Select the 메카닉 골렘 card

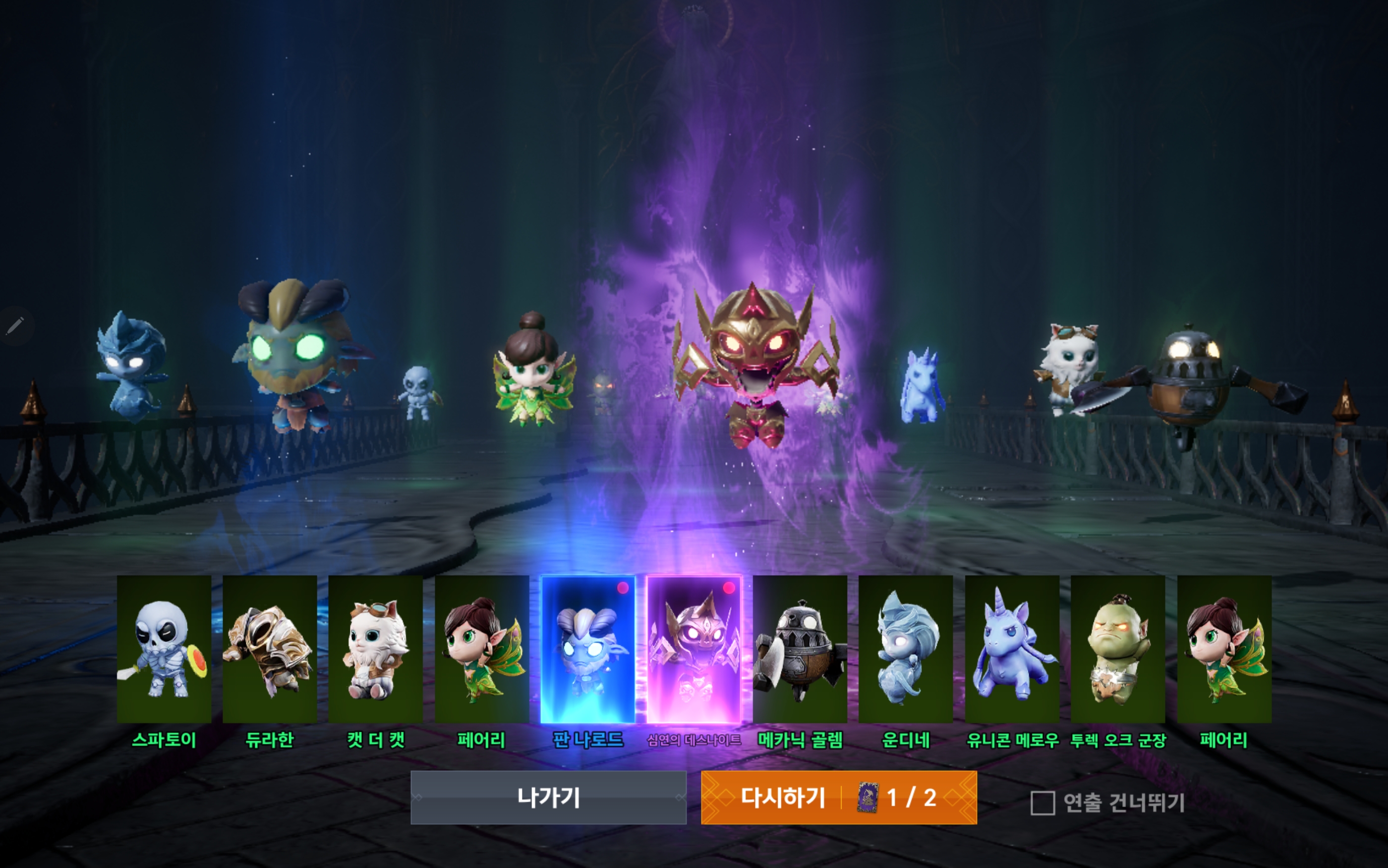(x=801, y=649)
